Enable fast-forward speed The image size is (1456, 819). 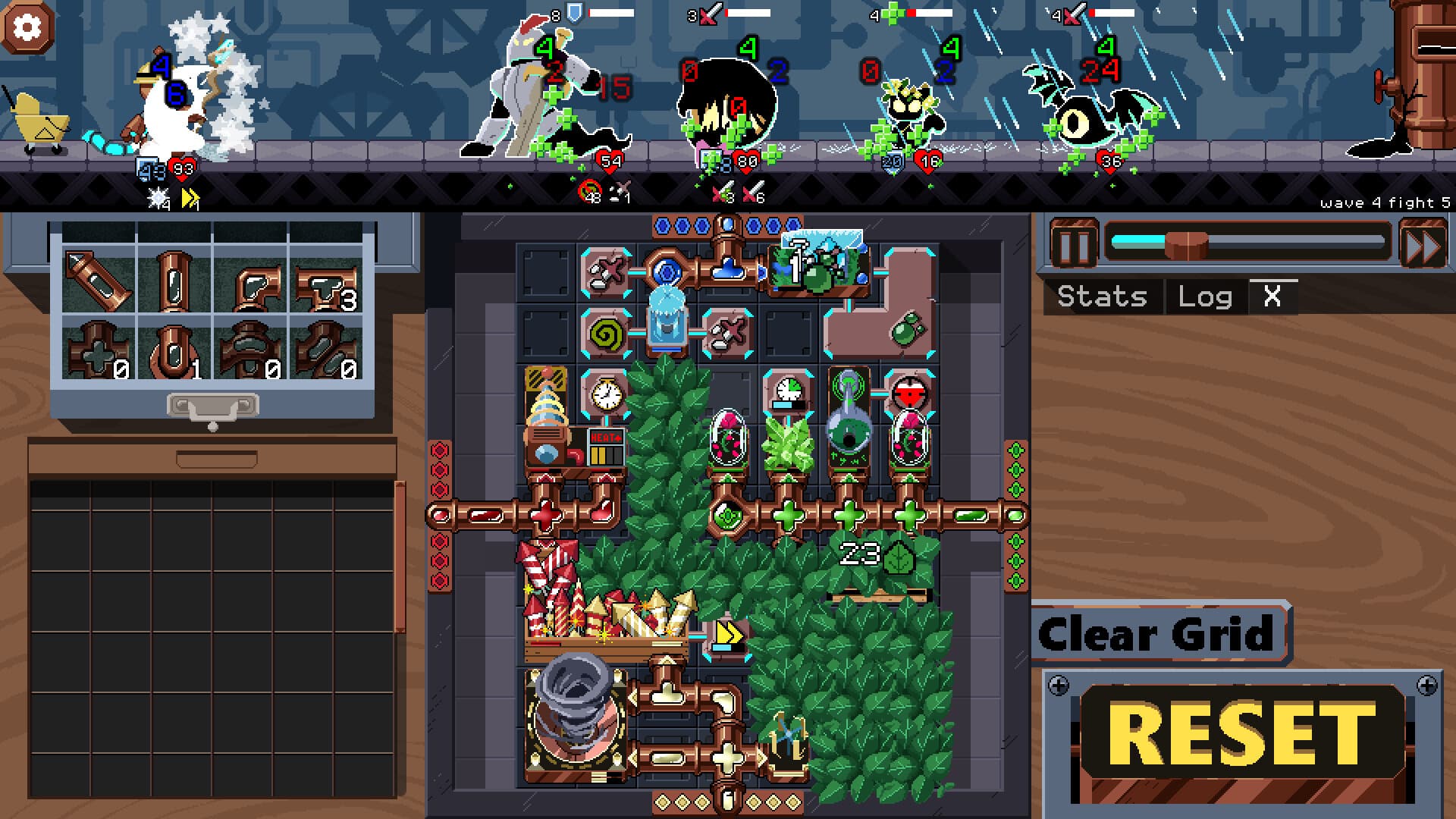1426,243
